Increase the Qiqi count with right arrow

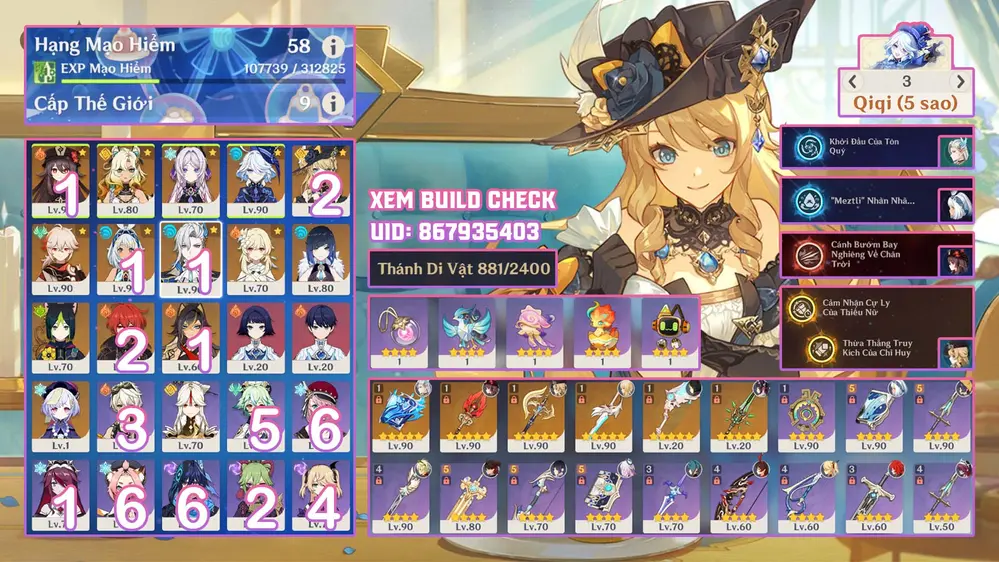[960, 81]
